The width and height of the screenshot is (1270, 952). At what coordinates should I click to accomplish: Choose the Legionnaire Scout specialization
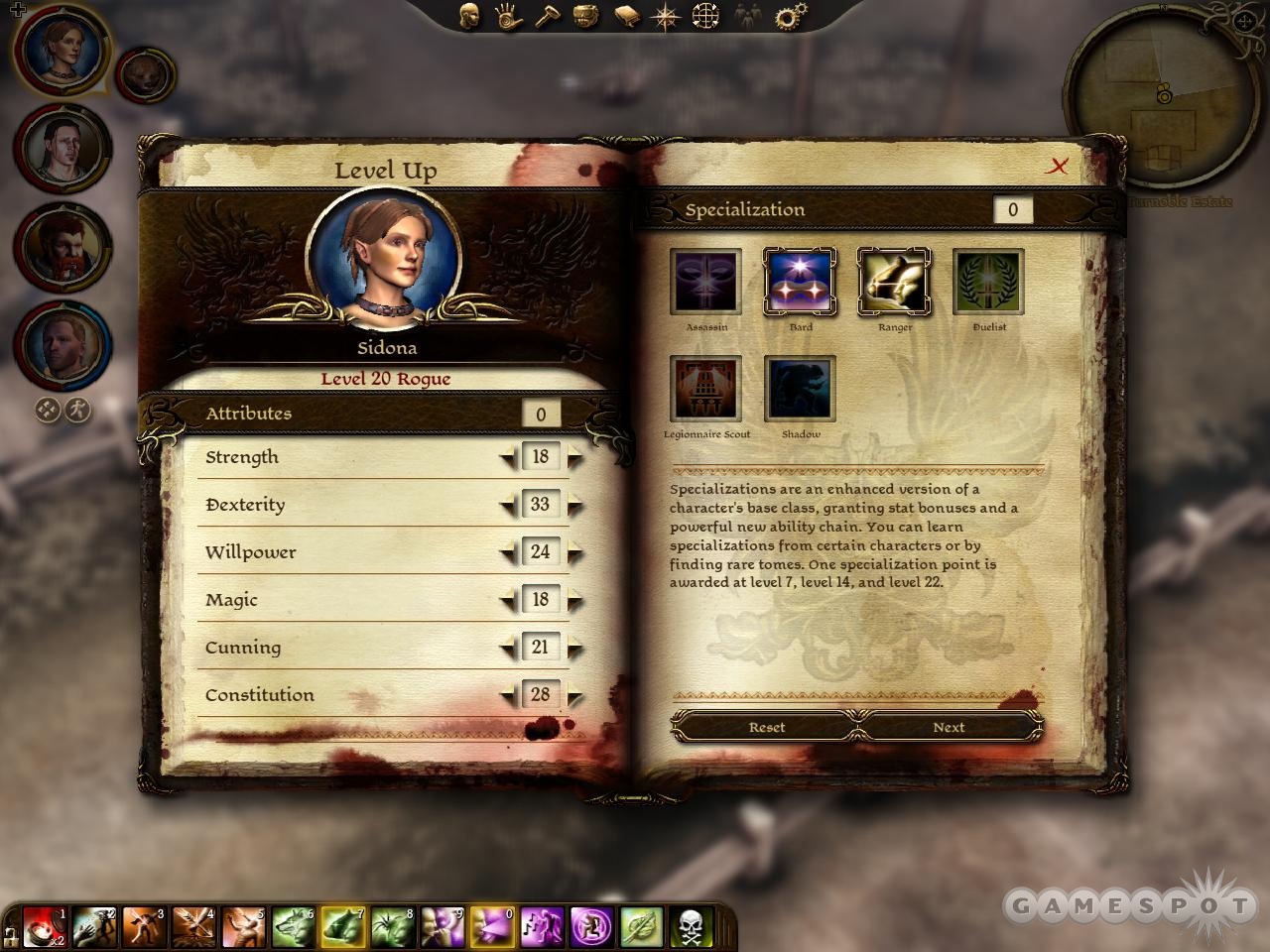click(706, 389)
